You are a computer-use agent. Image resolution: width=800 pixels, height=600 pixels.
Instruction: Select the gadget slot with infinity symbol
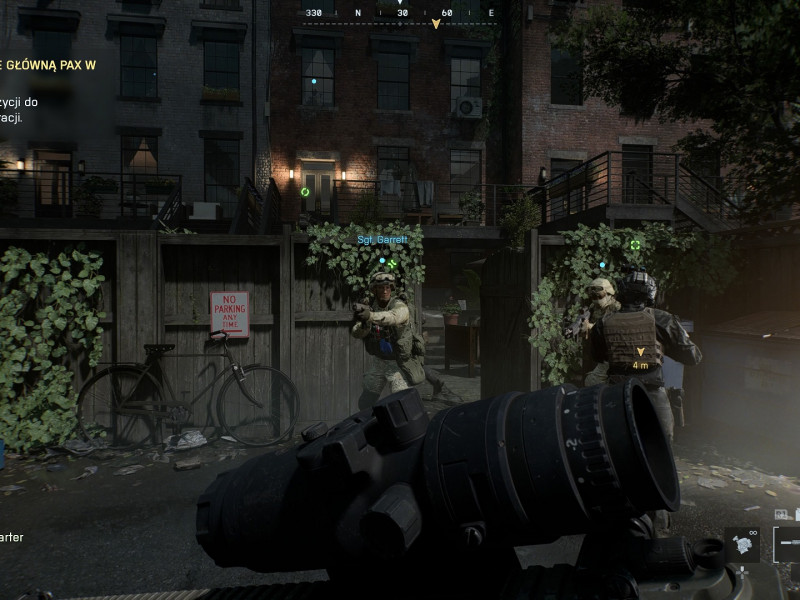point(742,544)
